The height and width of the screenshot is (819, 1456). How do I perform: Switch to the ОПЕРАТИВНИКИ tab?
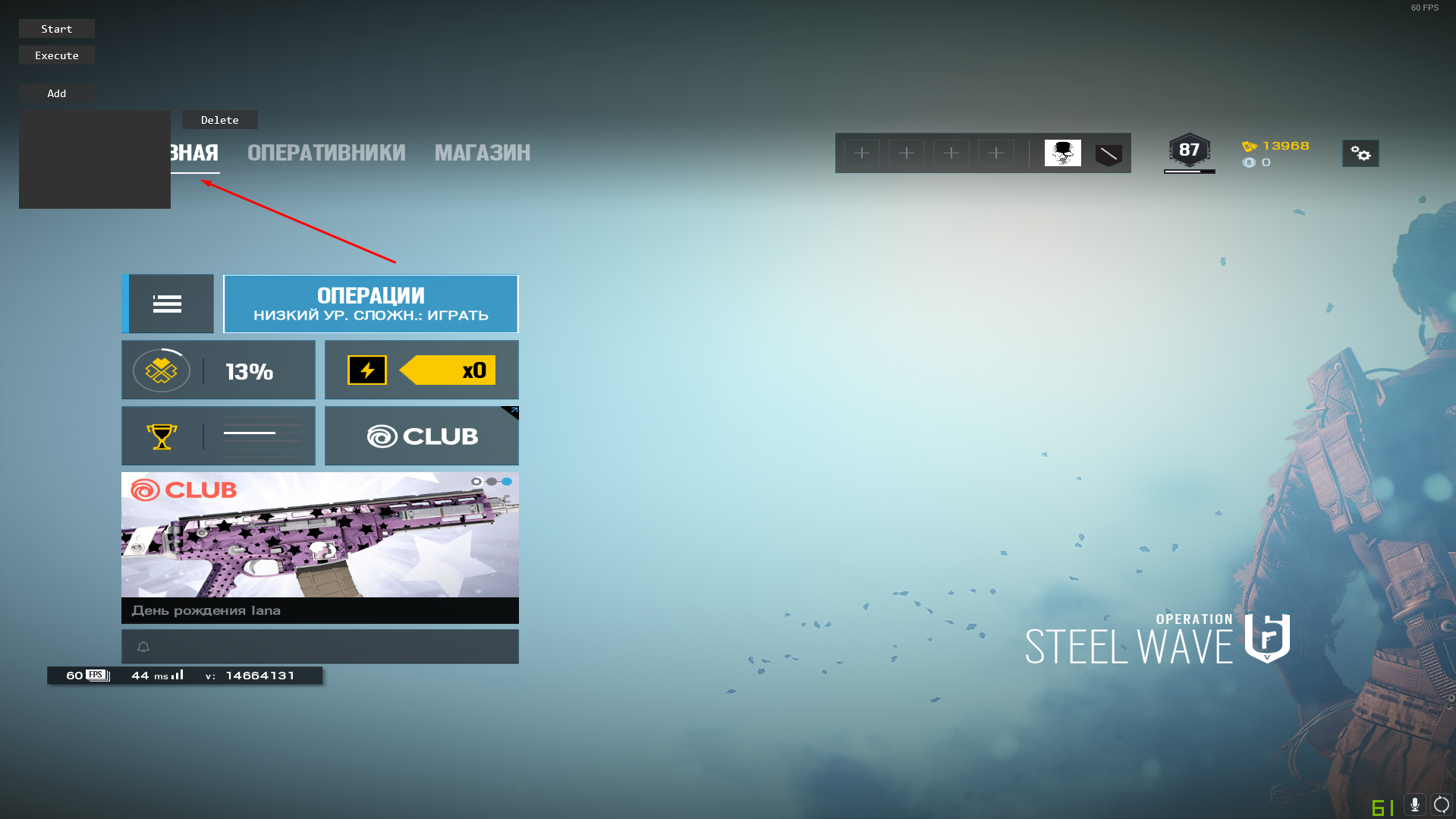(326, 153)
